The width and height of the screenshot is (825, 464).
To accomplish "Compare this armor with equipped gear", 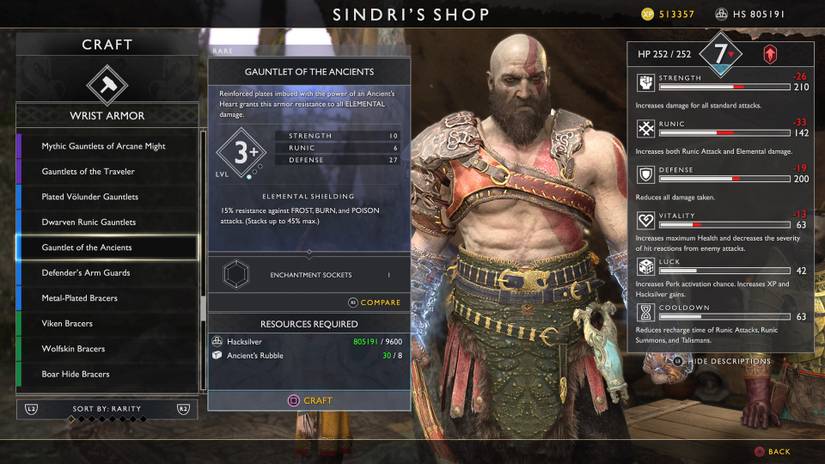I will pyautogui.click(x=374, y=302).
